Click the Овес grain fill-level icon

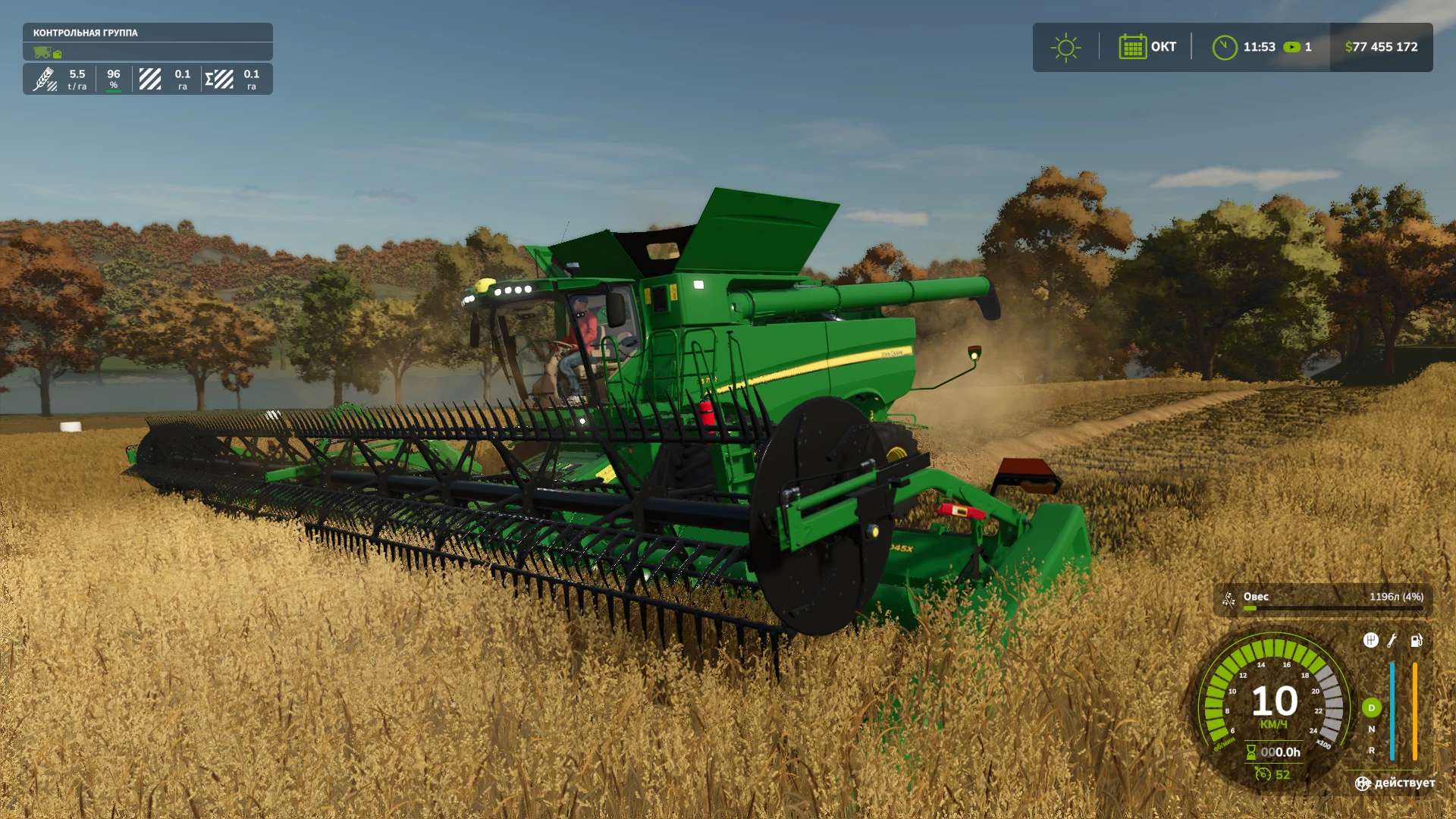(1228, 600)
